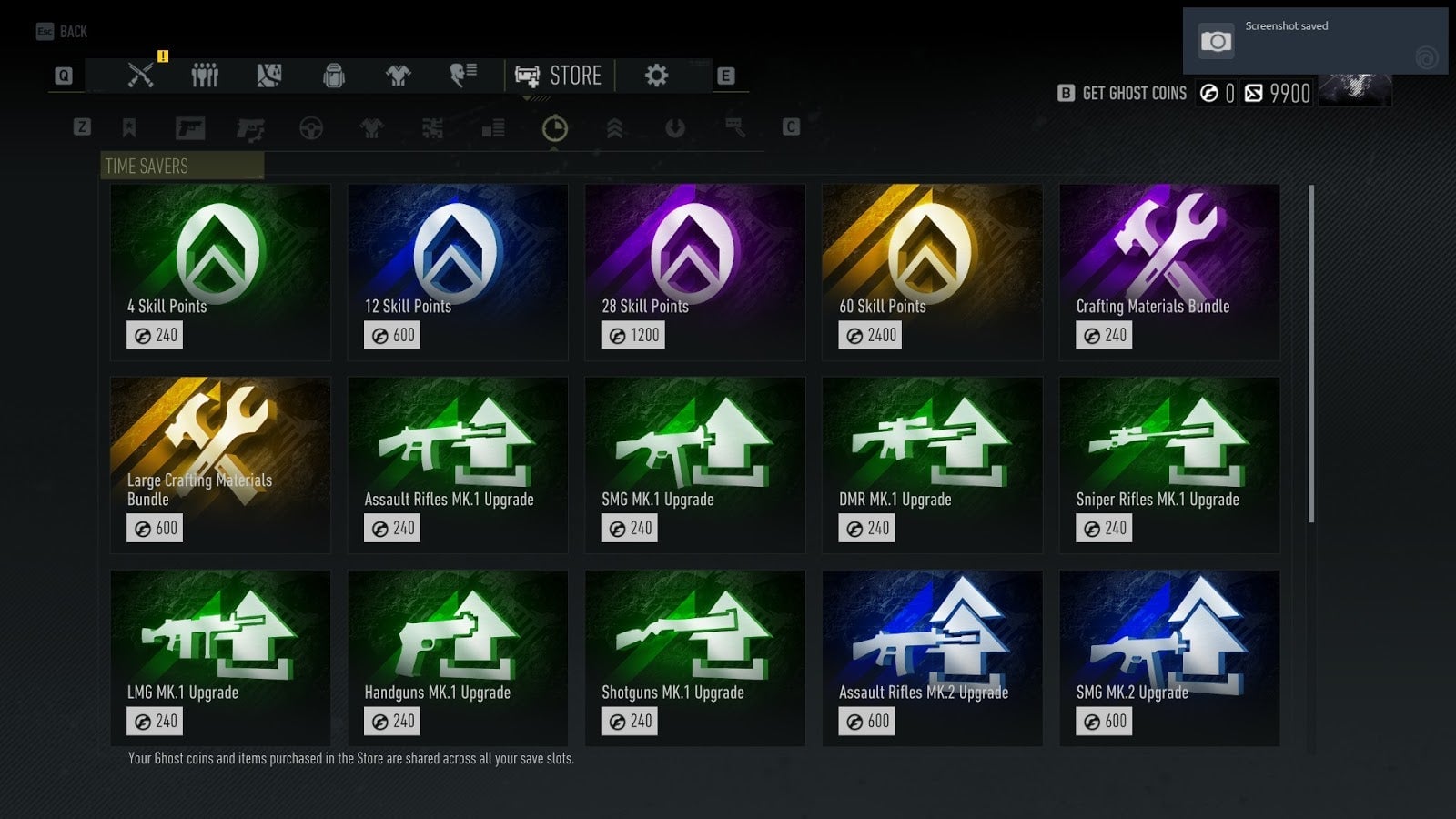The height and width of the screenshot is (819, 1456).
Task: Open the settings gear menu
Action: (658, 76)
